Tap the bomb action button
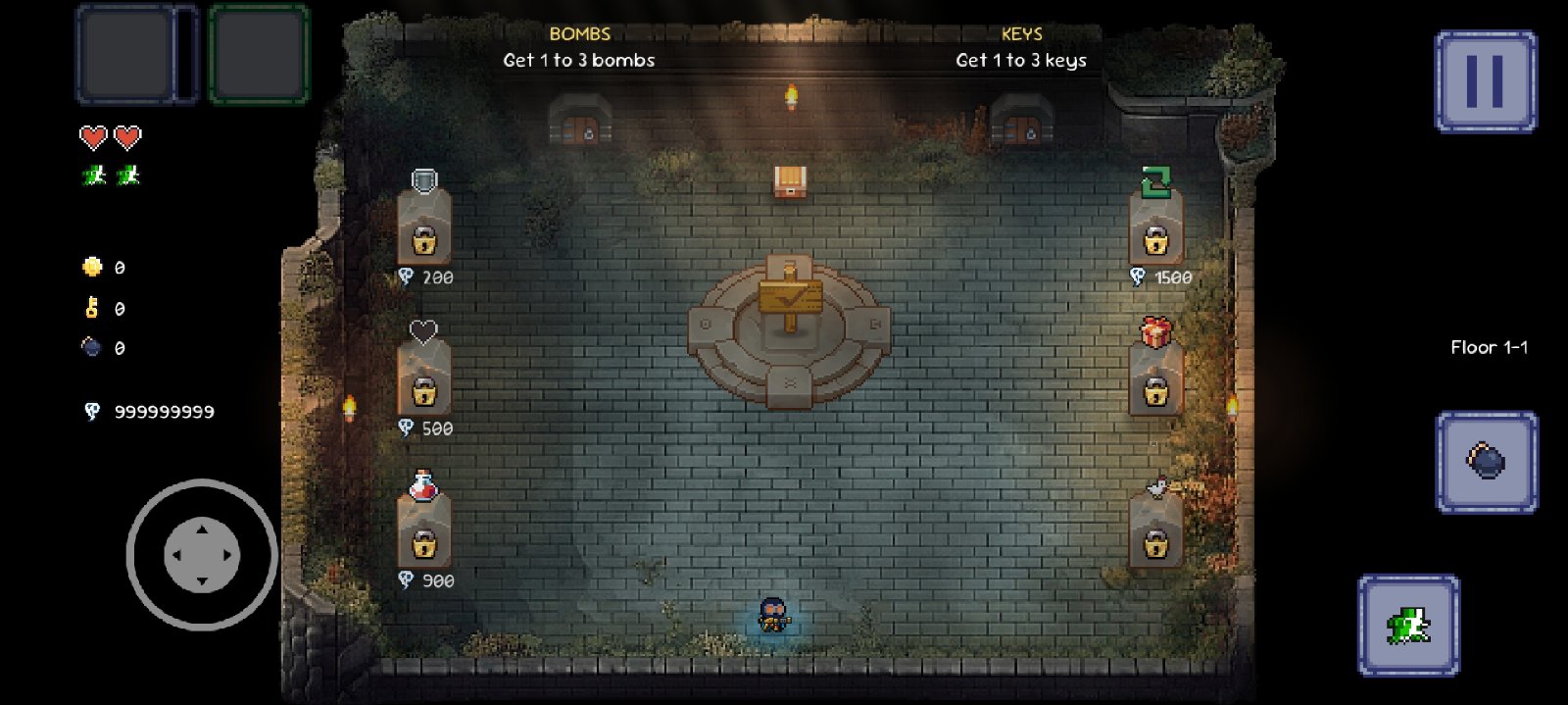 coord(1486,461)
